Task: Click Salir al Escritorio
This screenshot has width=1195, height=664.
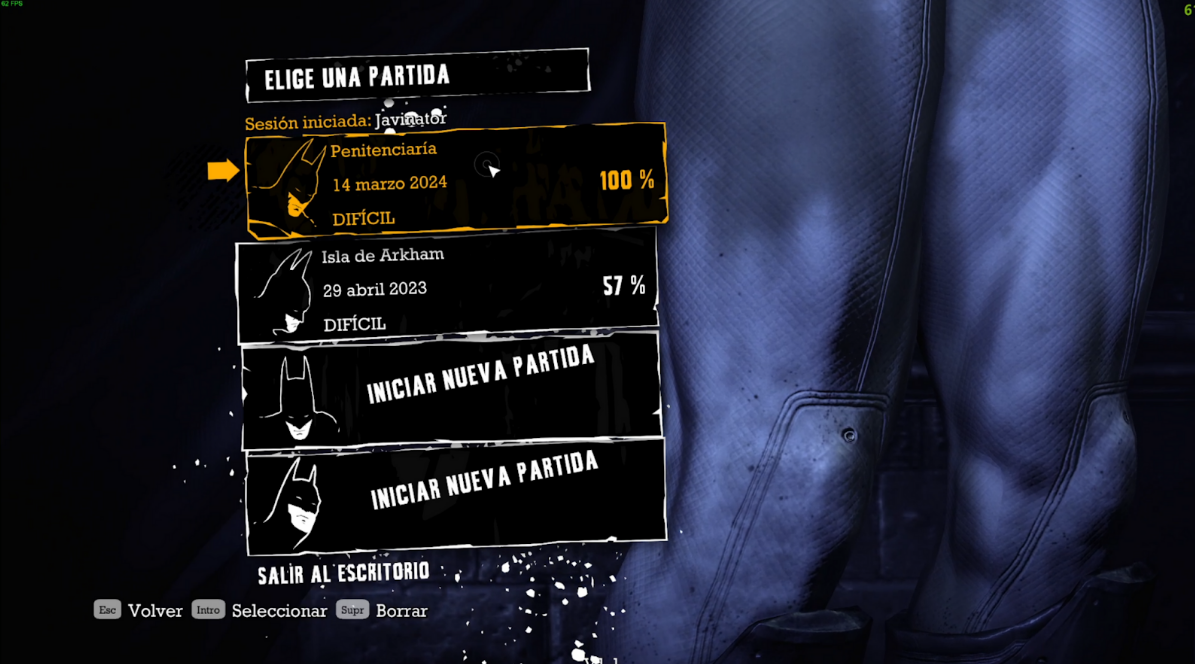Action: (x=343, y=573)
